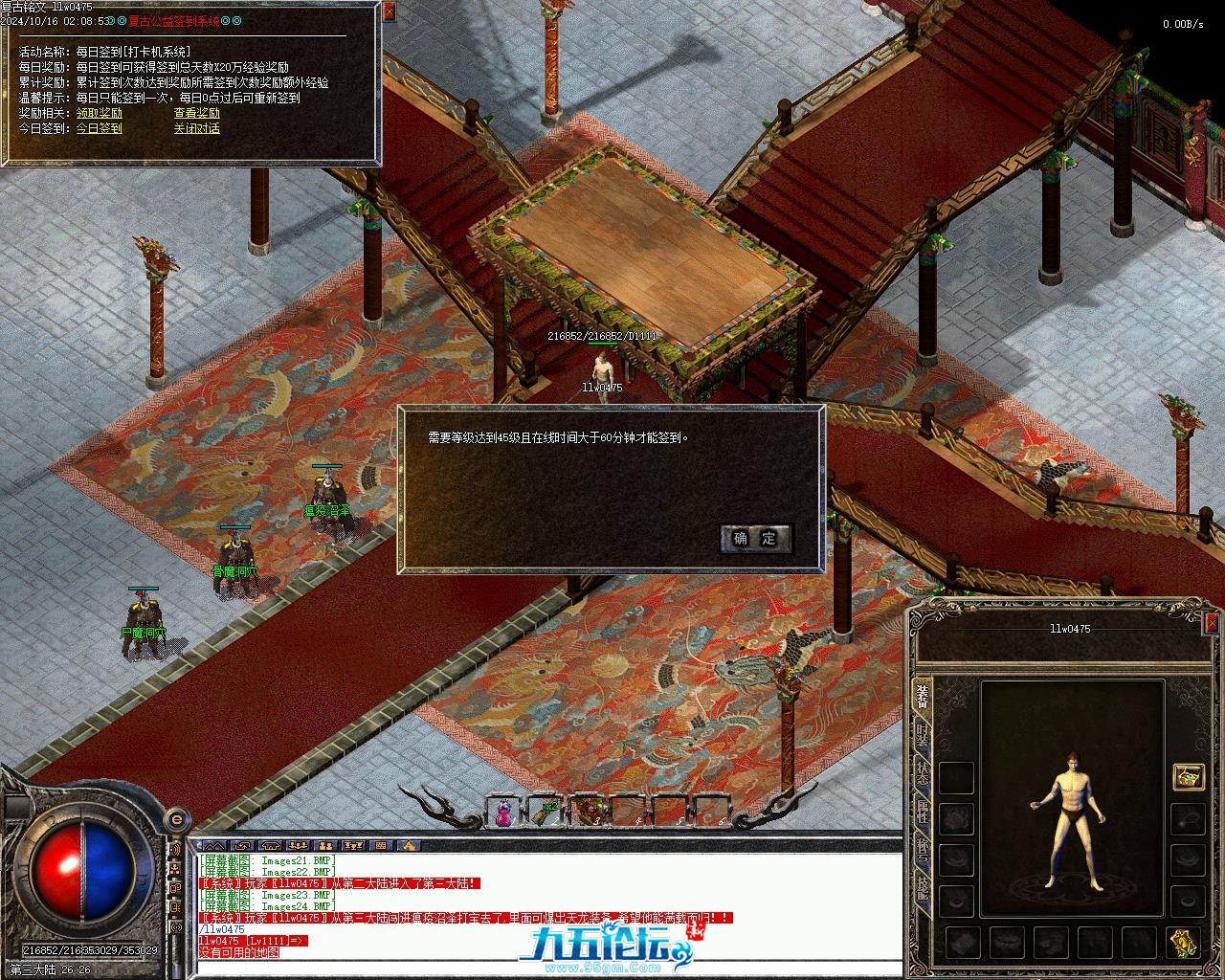
Task: Click the house icon in the chat toolbar
Action: click(x=409, y=846)
